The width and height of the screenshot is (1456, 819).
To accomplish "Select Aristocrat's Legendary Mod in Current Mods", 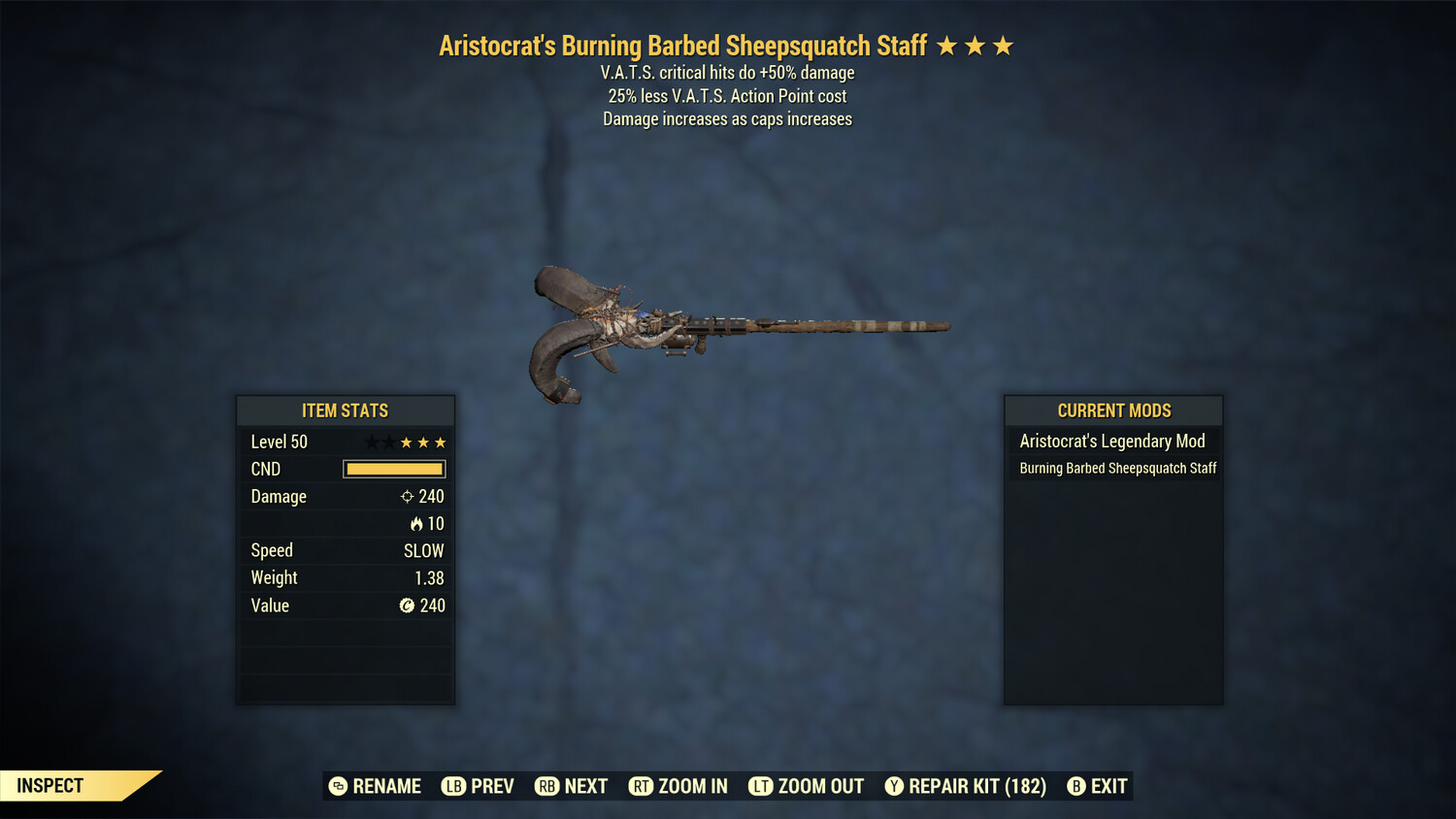I will click(x=1112, y=442).
